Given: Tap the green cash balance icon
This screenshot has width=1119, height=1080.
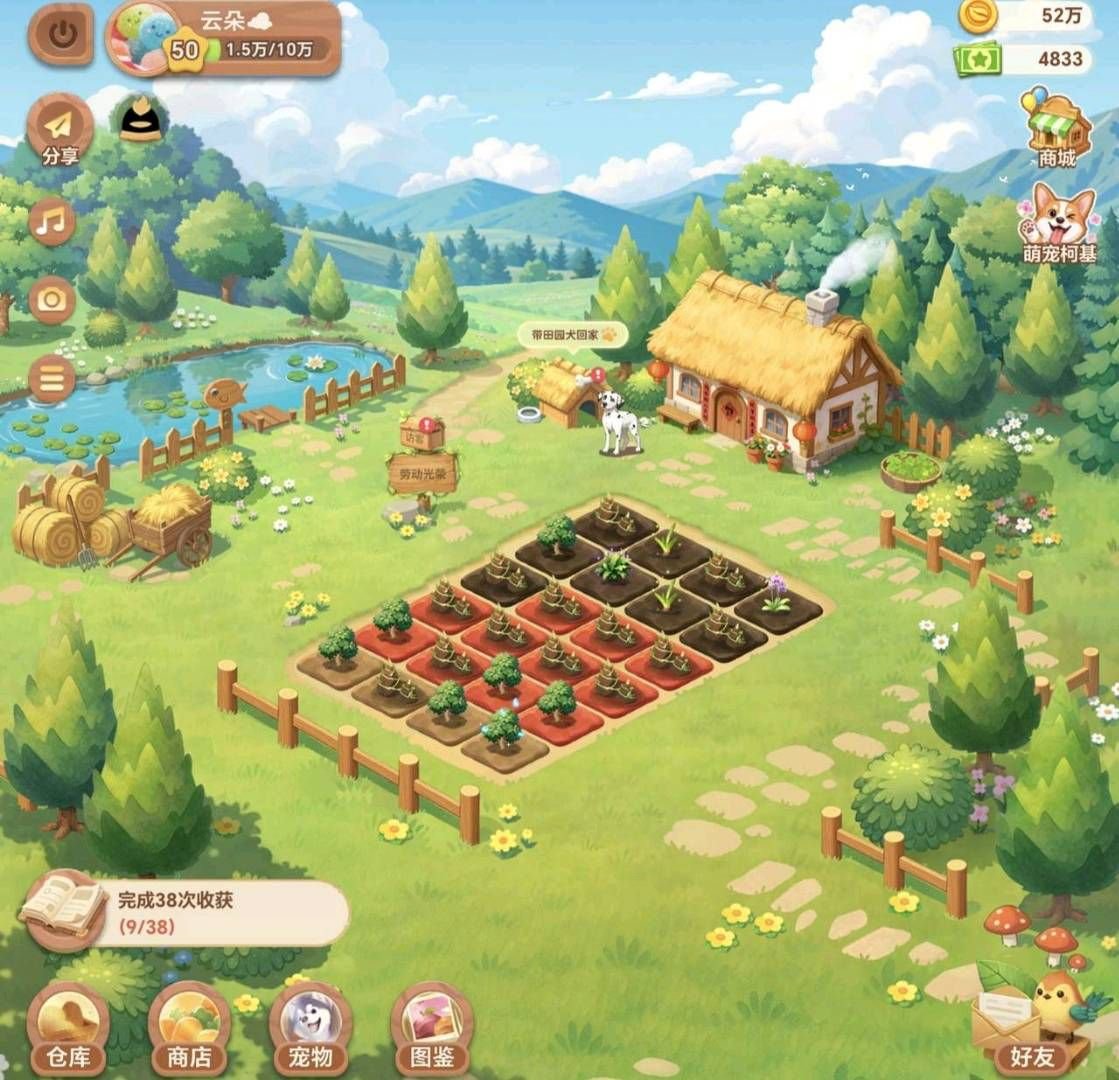Looking at the screenshot, I should pos(977,60).
